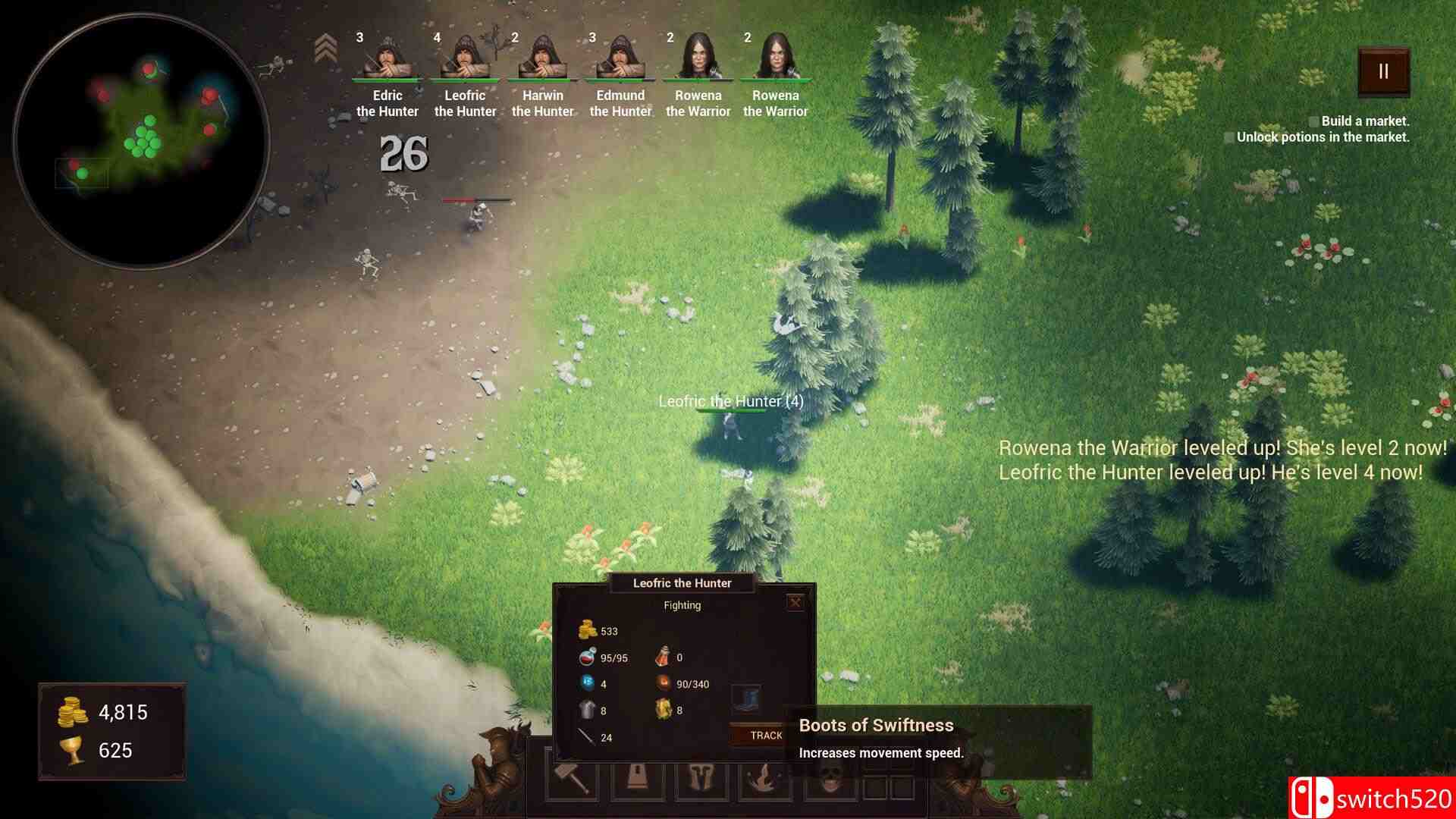Screen dimensions: 1456x819
Task: Click Leofric the Hunter's name label on map
Action: tap(730, 401)
